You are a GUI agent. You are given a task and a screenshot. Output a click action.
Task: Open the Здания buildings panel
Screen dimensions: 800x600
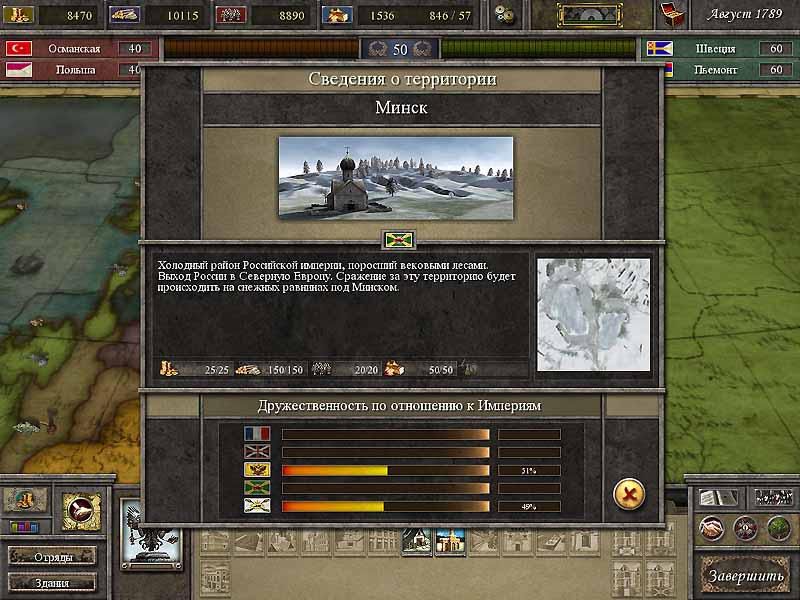coord(52,582)
